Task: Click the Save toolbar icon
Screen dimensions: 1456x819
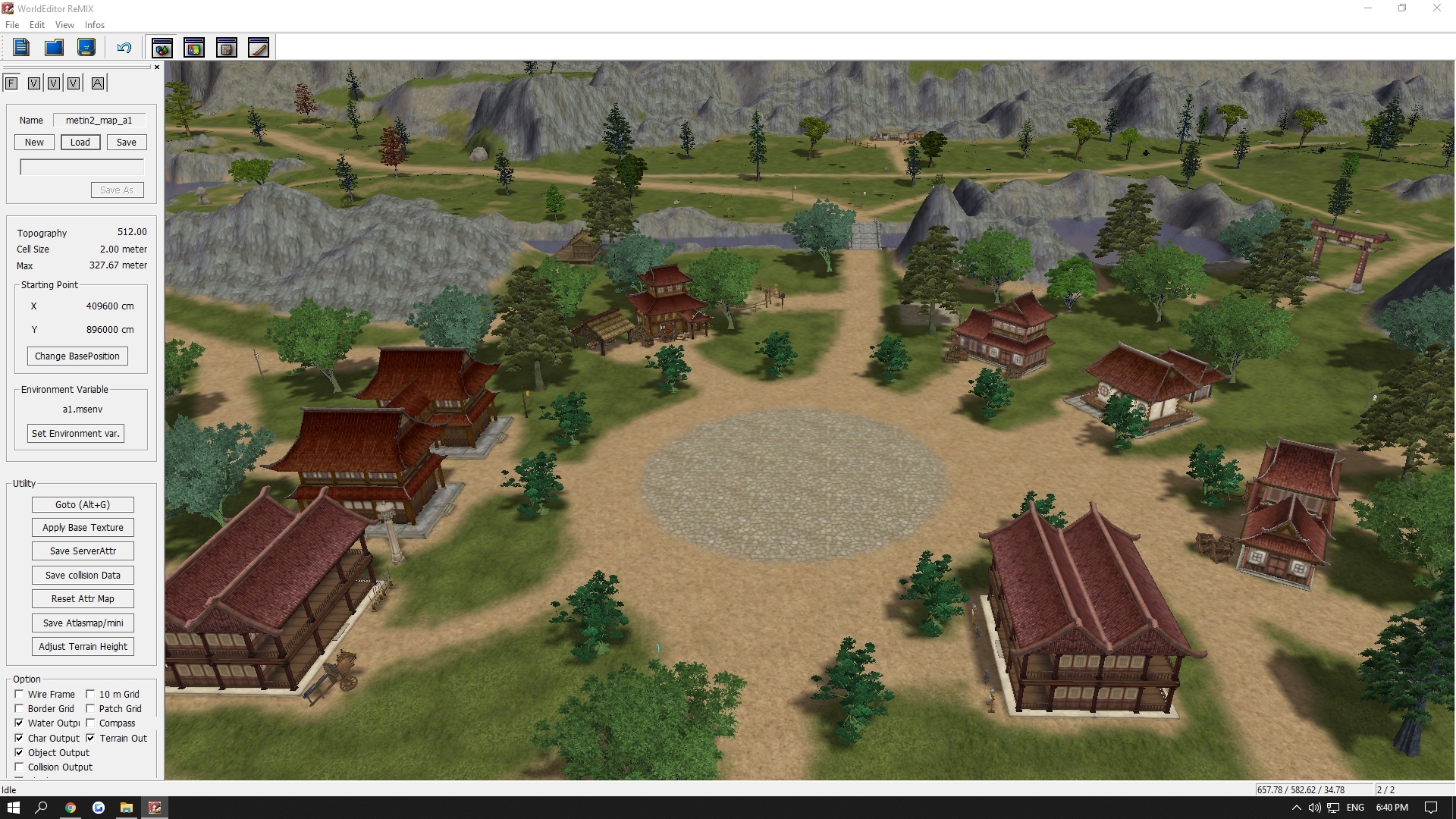Action: (86, 47)
